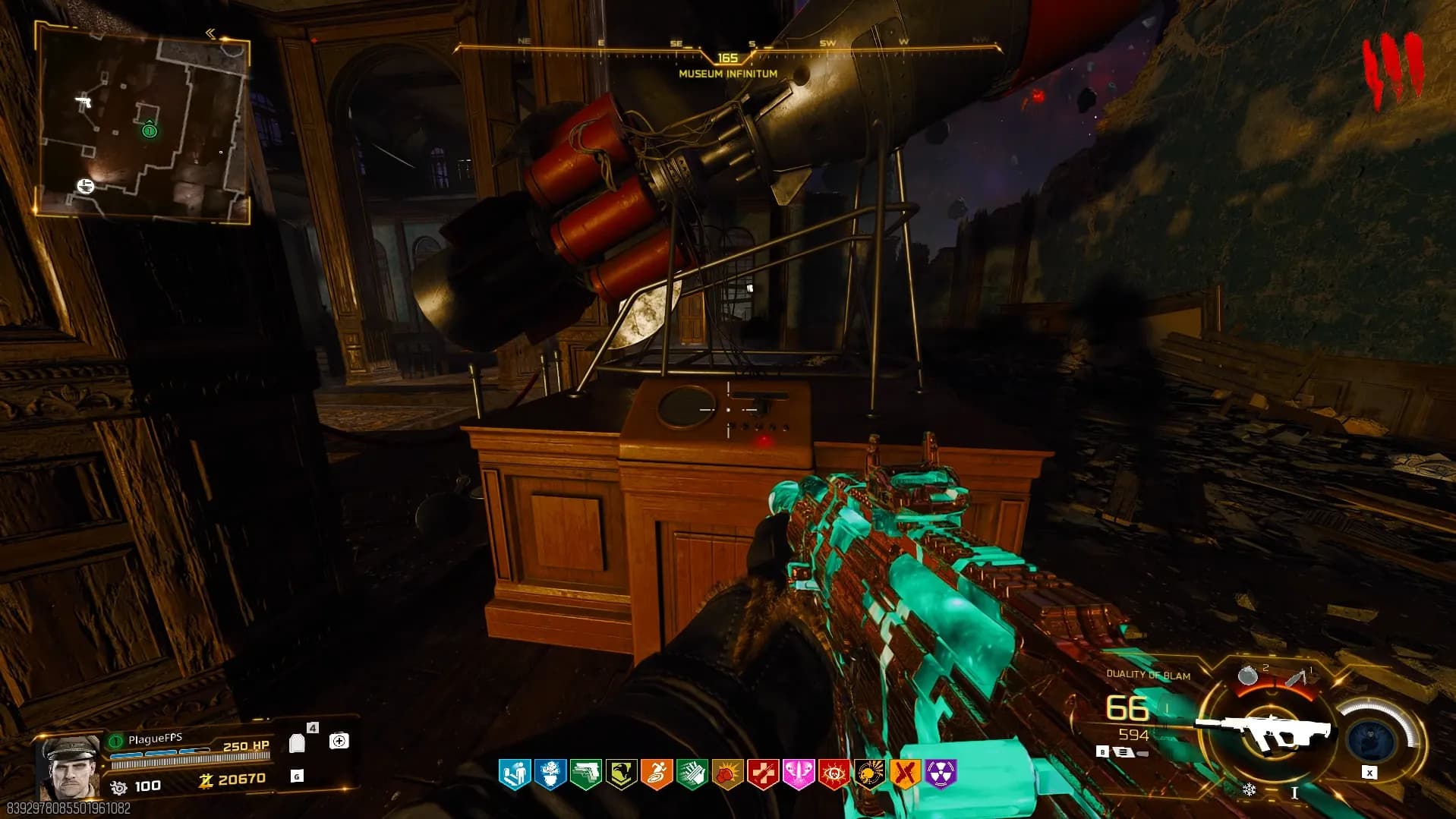This screenshot has height=819, width=1456.
Task: Select the red cross syringe perk icon
Action: click(763, 773)
